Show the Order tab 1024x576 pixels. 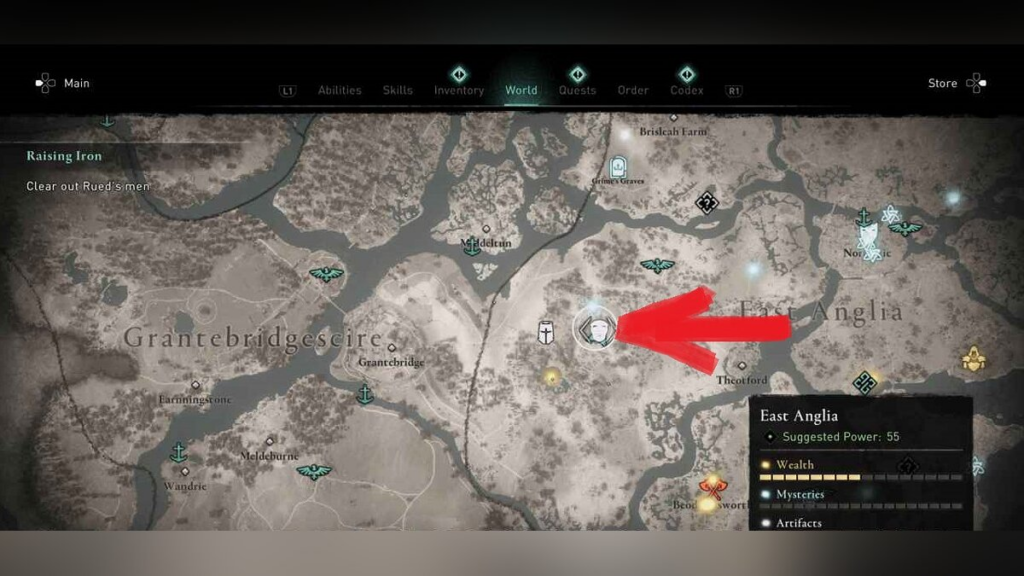633,90
